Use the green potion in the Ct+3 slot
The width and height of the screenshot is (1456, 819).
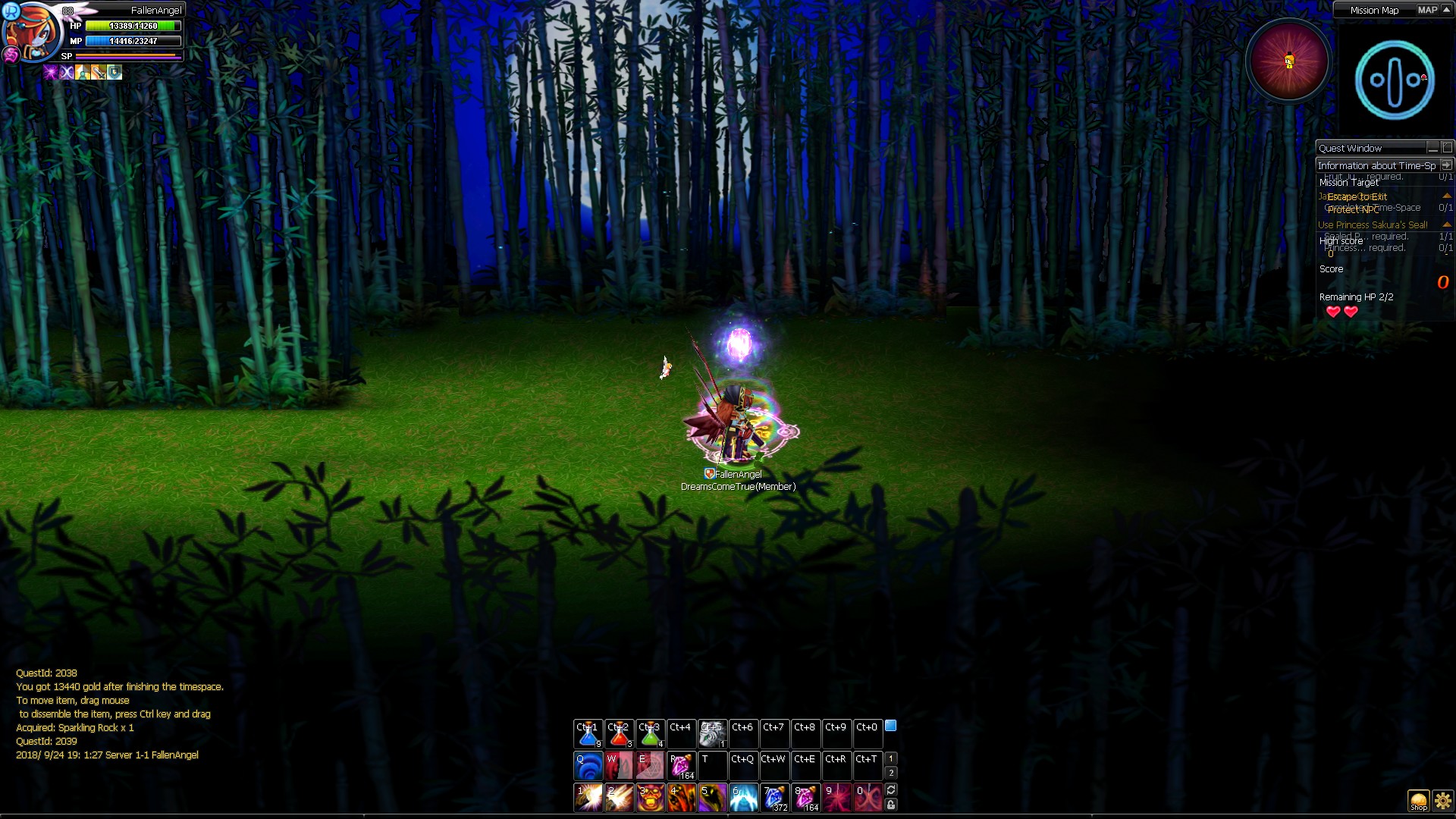coord(651,734)
